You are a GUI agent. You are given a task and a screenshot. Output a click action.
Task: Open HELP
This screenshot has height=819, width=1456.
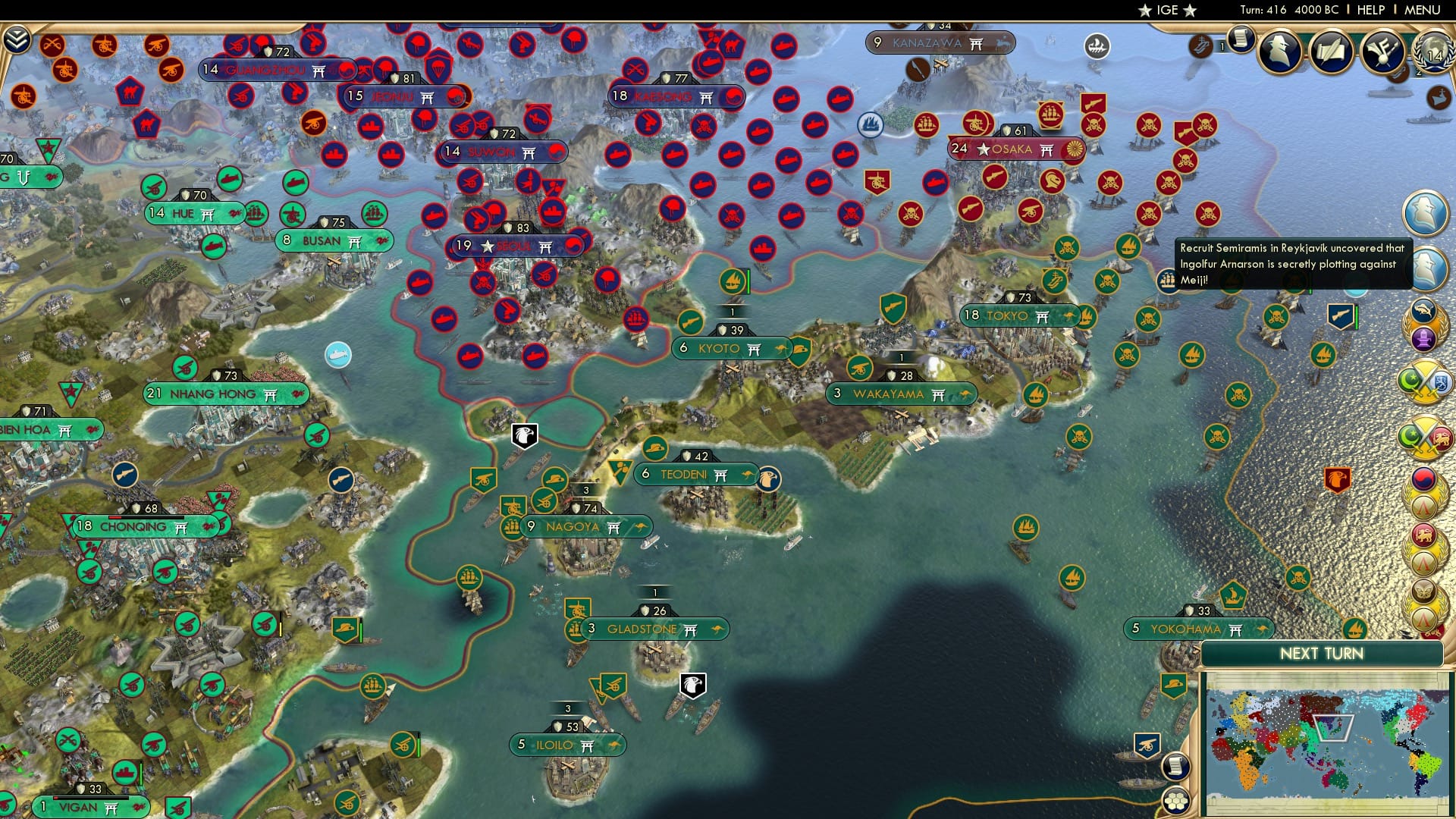(x=1371, y=9)
